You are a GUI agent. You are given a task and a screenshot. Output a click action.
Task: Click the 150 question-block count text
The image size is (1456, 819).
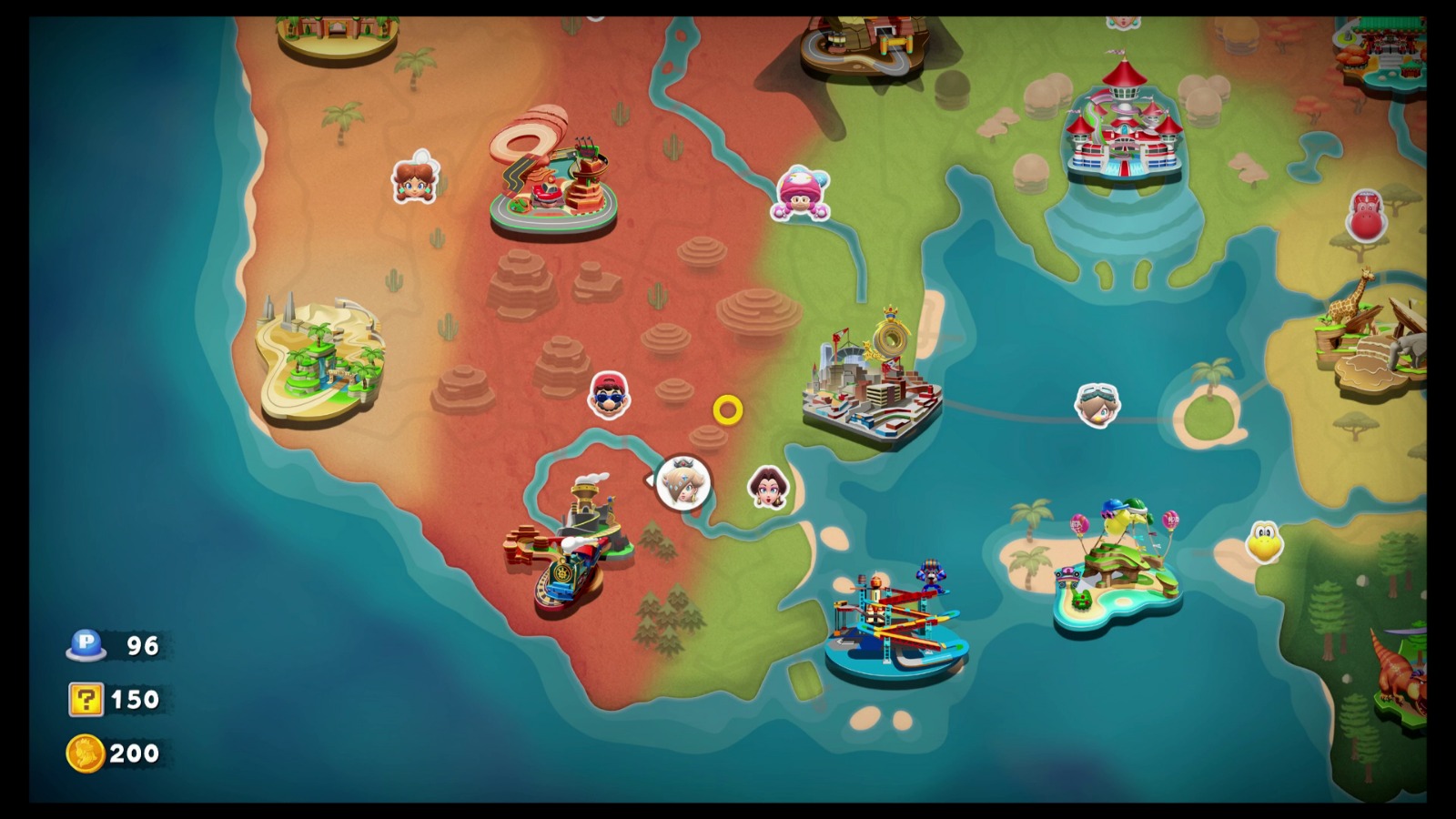136,699
